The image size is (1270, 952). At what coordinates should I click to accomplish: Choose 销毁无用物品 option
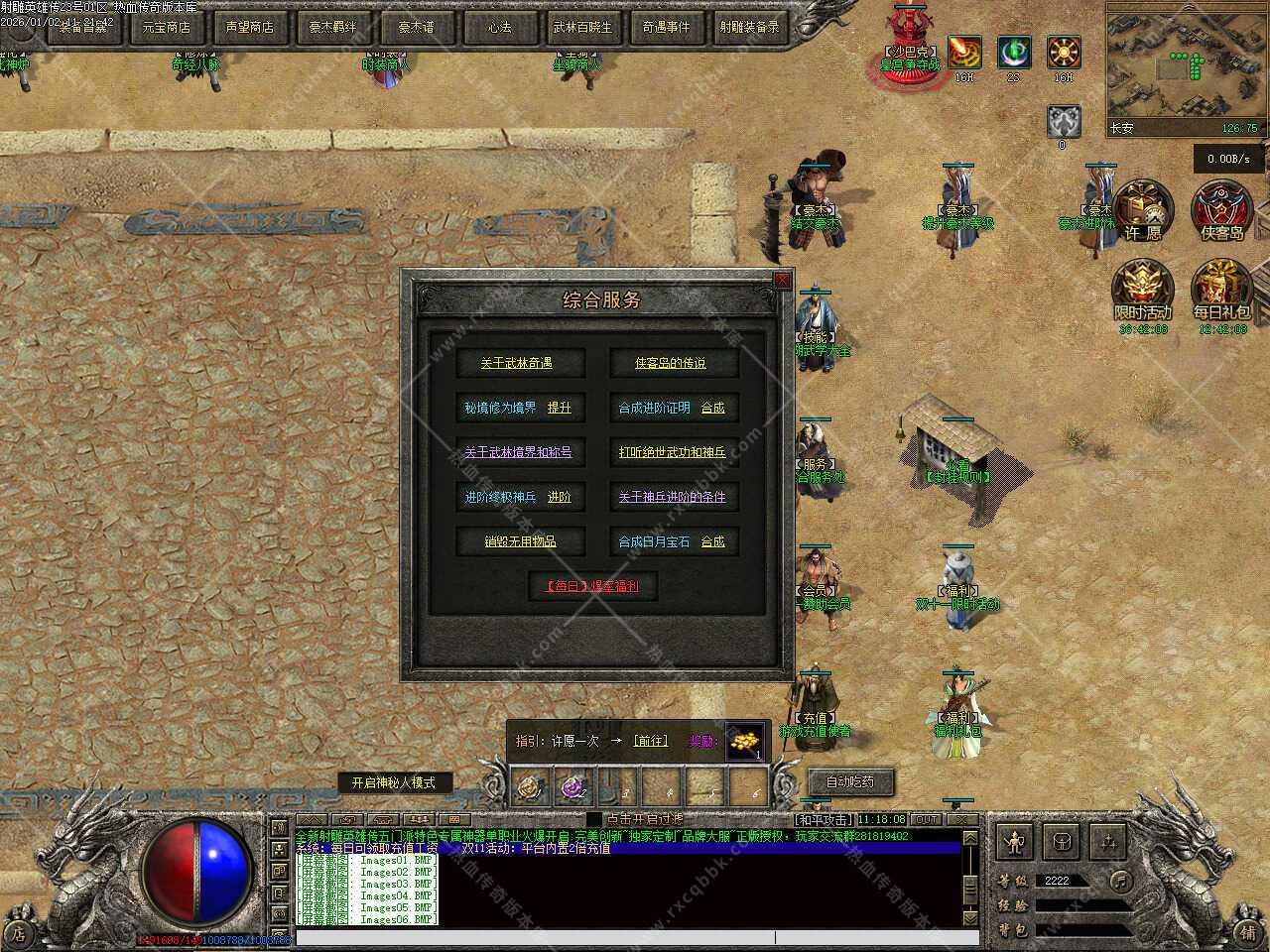tap(520, 541)
